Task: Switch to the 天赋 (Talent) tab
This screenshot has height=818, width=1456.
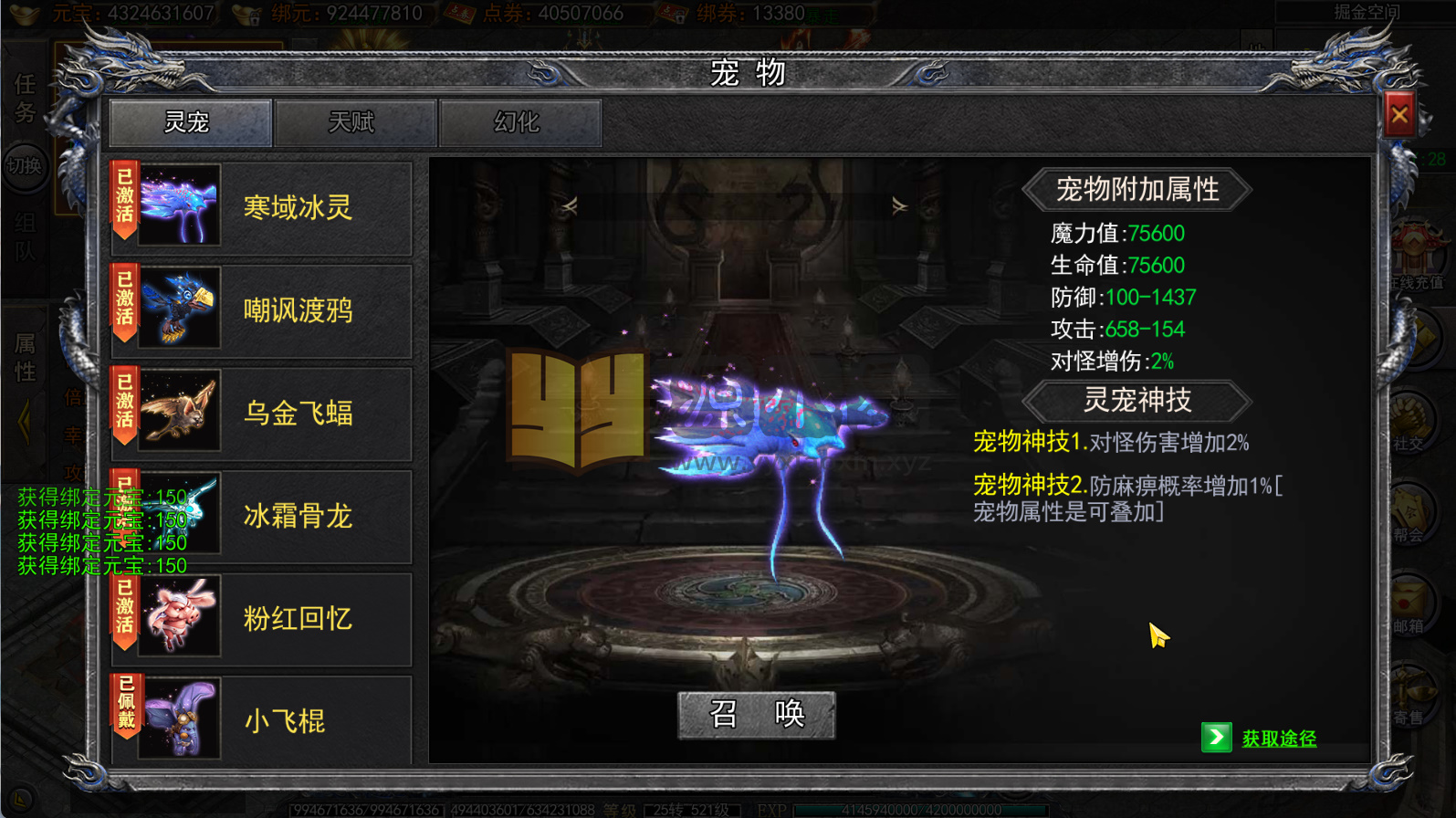Action: [x=355, y=121]
